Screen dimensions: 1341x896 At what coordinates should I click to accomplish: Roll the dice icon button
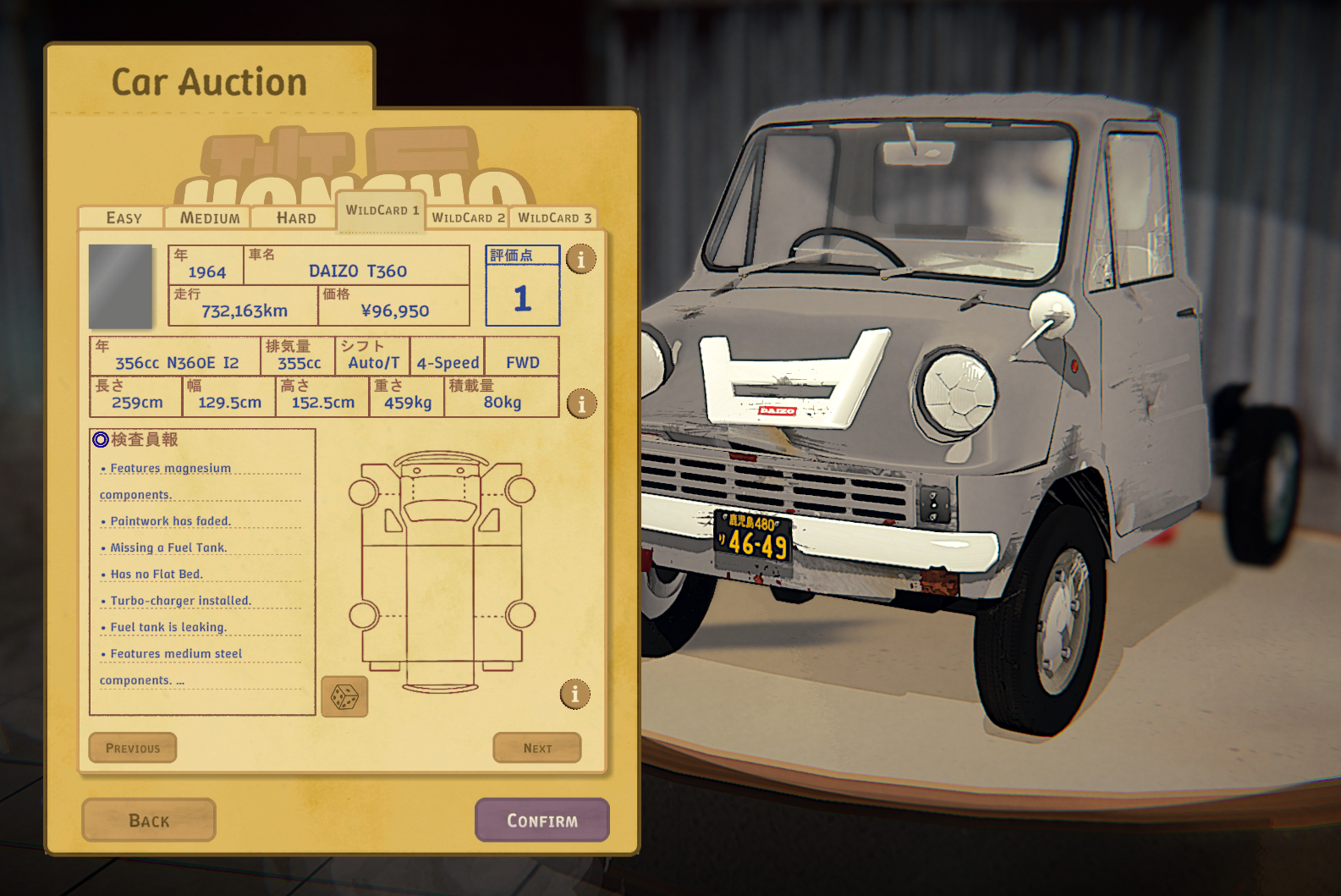click(x=344, y=697)
